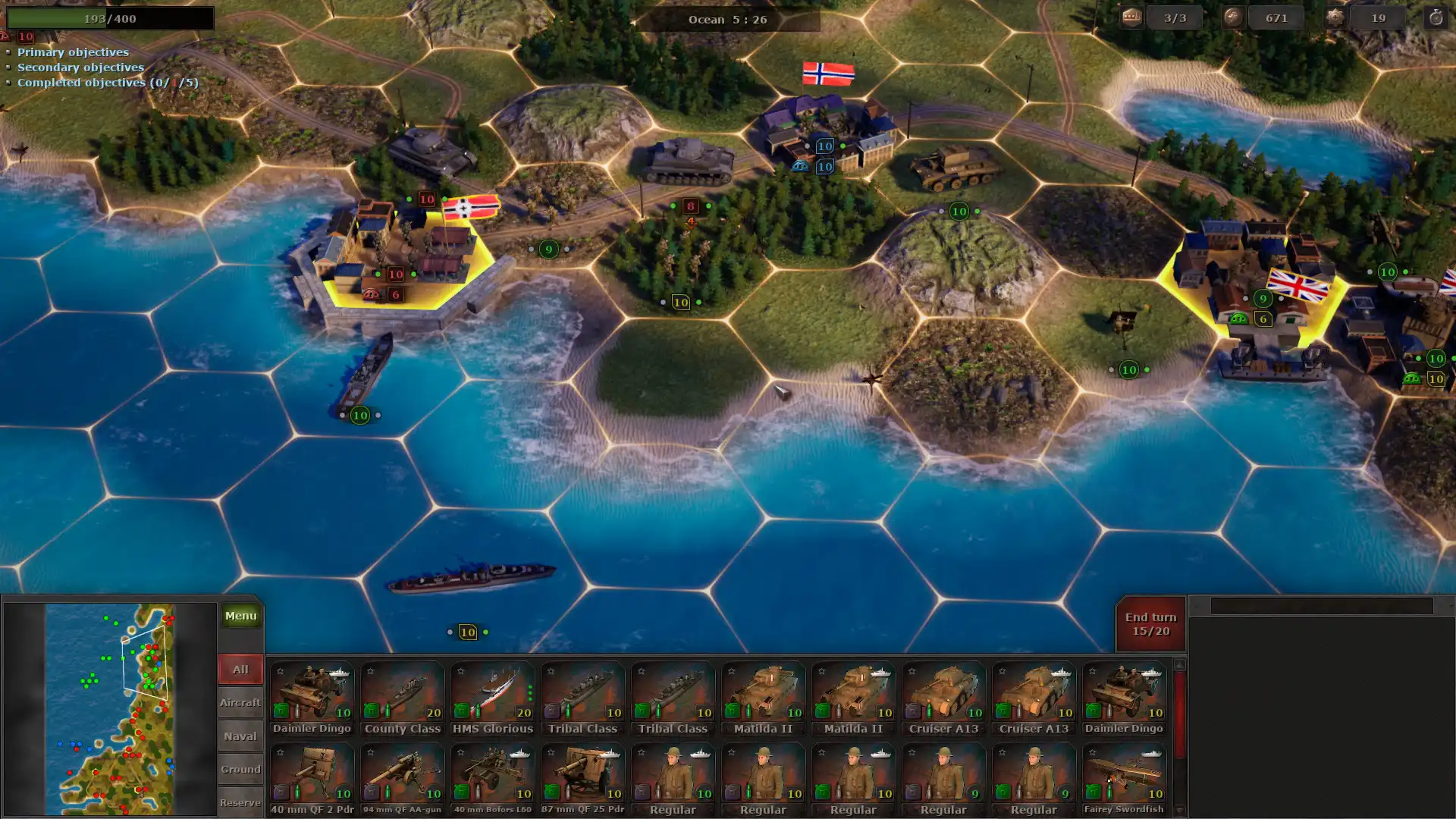This screenshot has width=1456, height=819.
Task: Click the prestige coin icon near 671
Action: pos(1232,17)
